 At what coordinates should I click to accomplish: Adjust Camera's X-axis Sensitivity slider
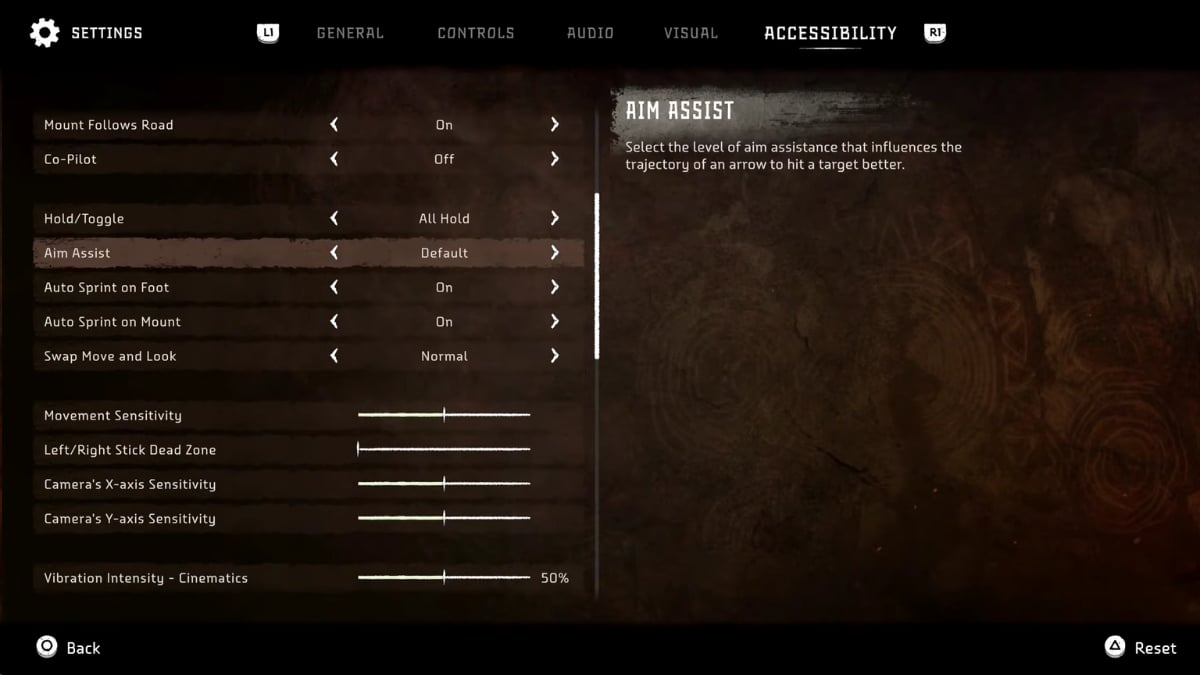point(444,484)
